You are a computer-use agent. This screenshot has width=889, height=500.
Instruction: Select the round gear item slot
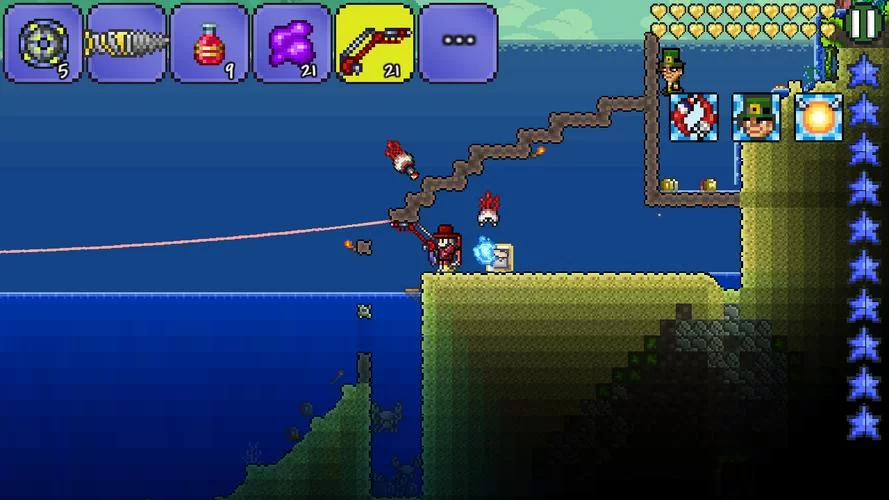pos(43,43)
